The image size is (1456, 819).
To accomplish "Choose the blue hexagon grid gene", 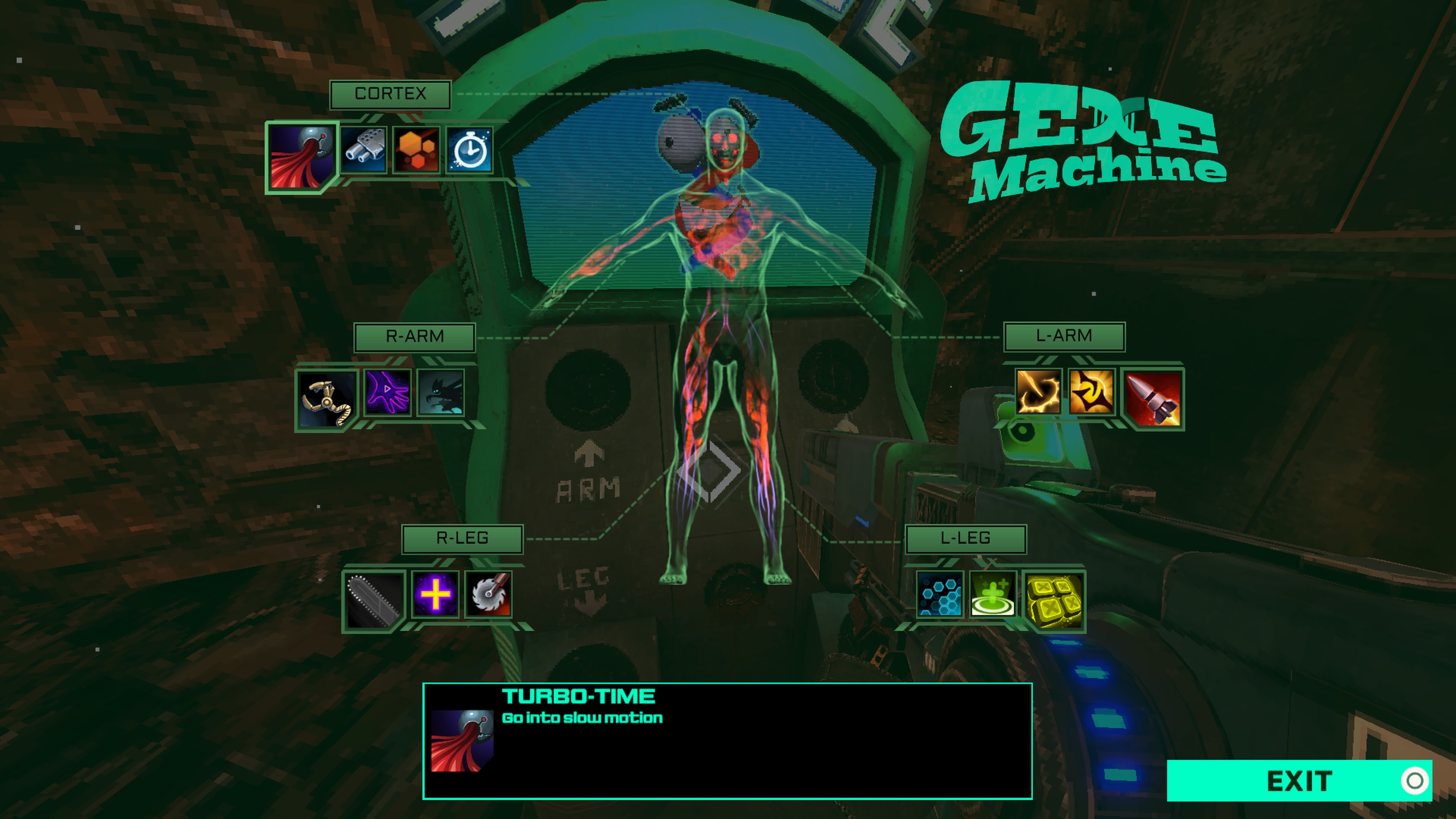I will coord(940,594).
